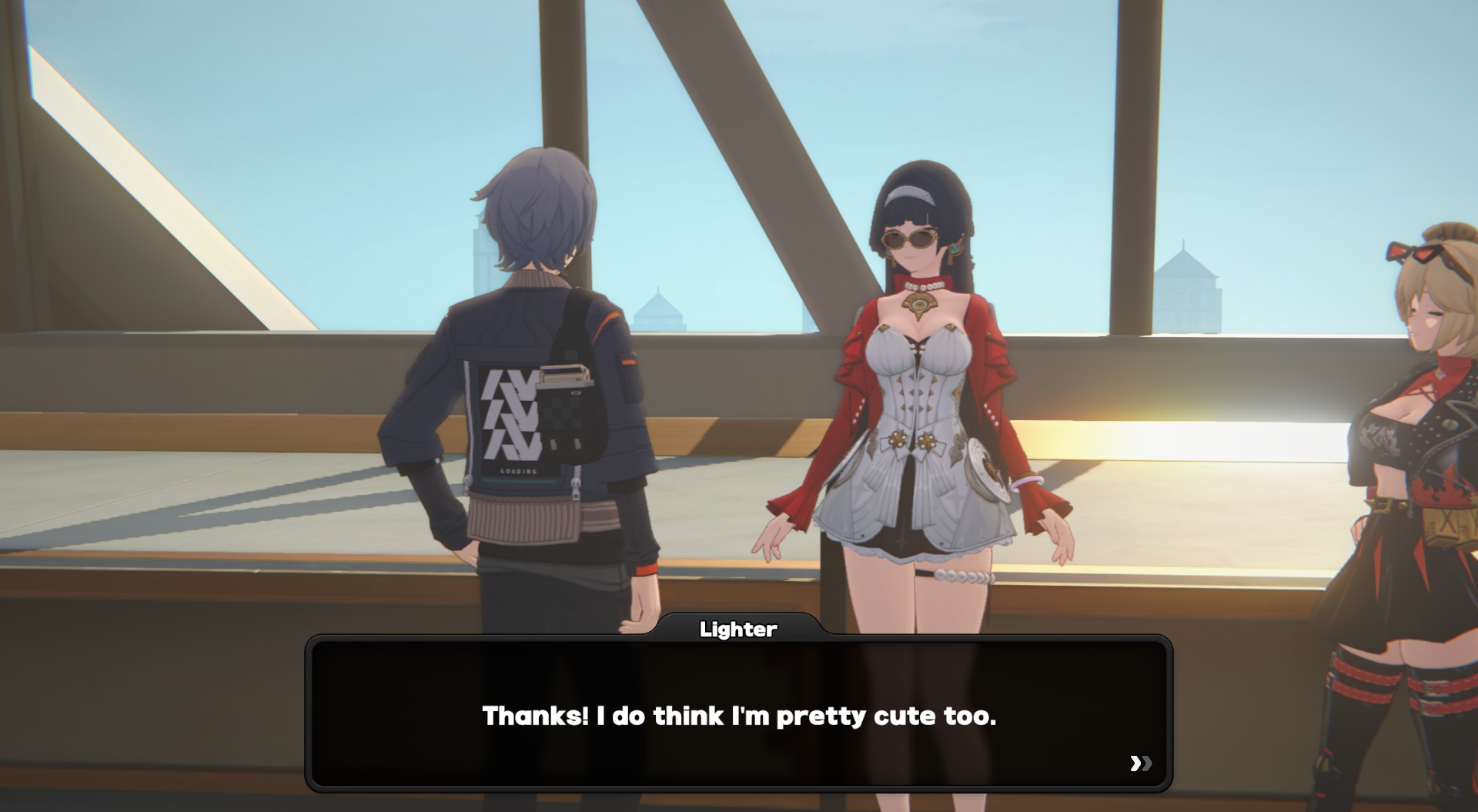Click the Lighter name plate above dialogue
This screenshot has height=812, width=1478.
point(738,629)
